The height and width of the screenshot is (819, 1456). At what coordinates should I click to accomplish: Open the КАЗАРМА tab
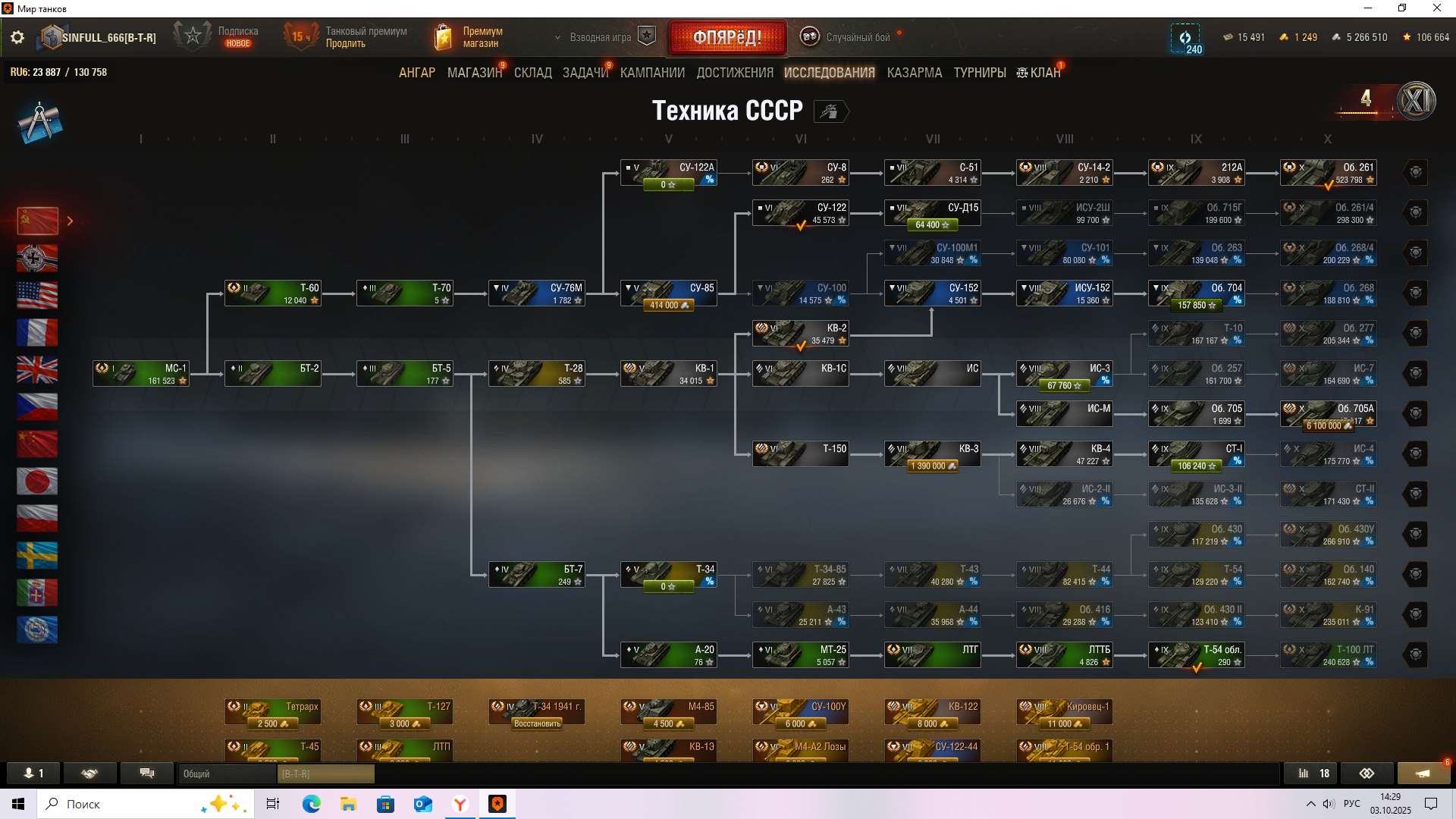pyautogui.click(x=914, y=73)
